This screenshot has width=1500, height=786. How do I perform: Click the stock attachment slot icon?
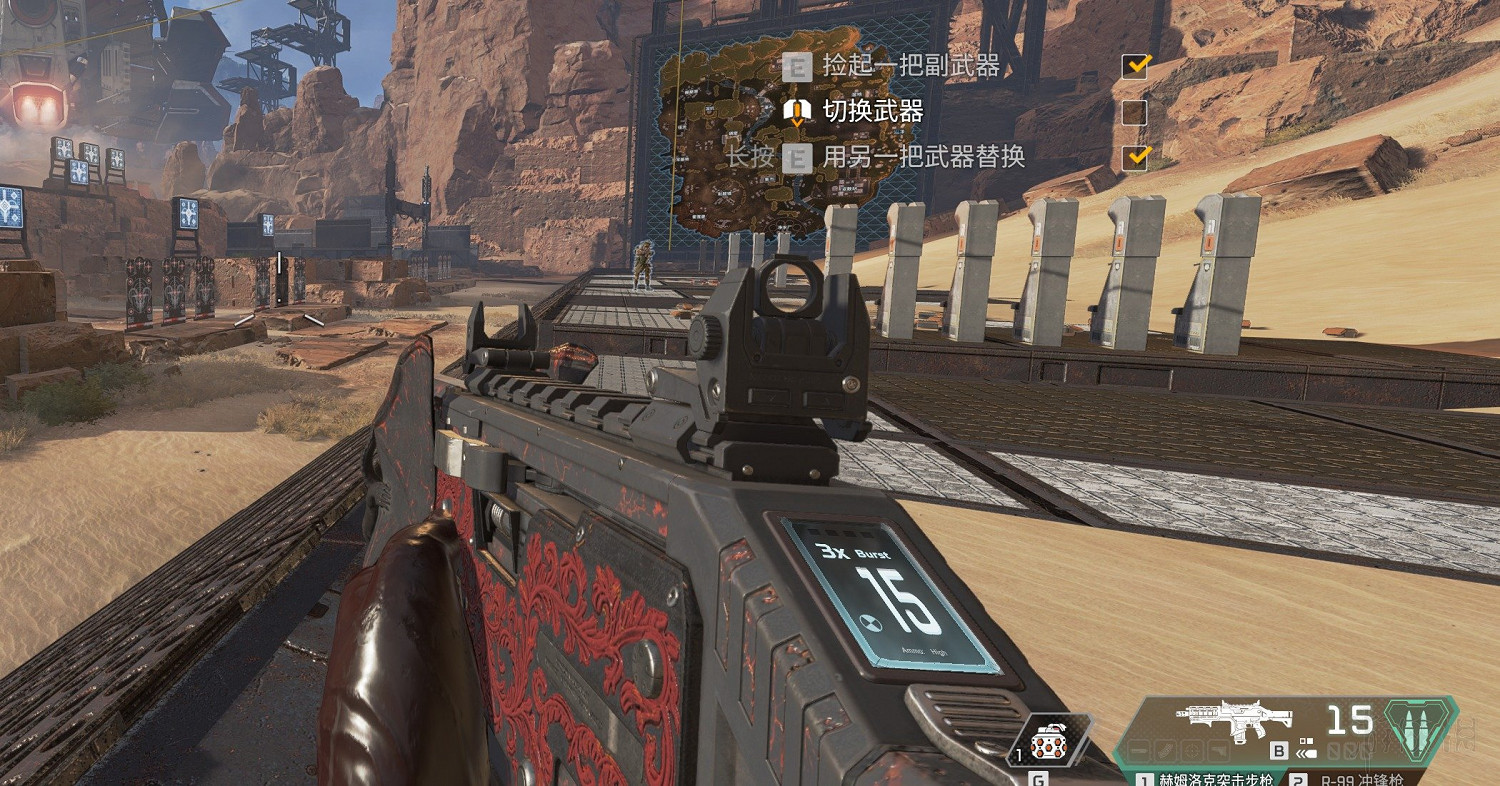pyautogui.click(x=1220, y=748)
